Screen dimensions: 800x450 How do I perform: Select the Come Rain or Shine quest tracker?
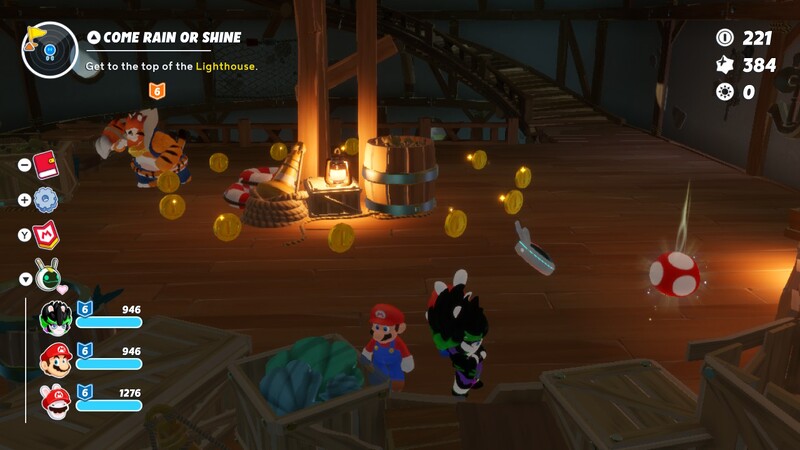(x=164, y=38)
